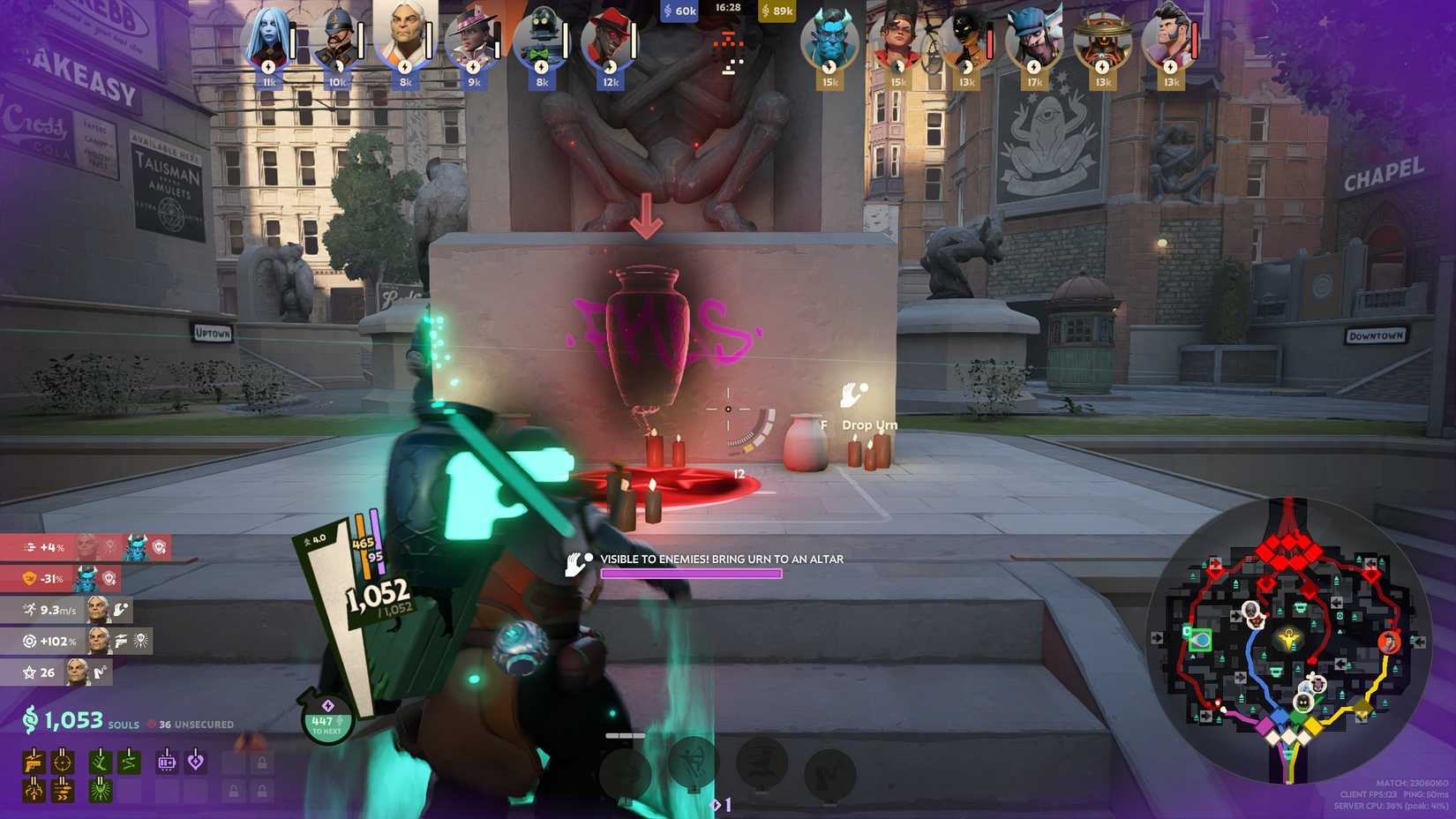Screen dimensions: 1456x819
Task: Click the 9.3 m/s sprint buff icon
Action: tap(30, 609)
